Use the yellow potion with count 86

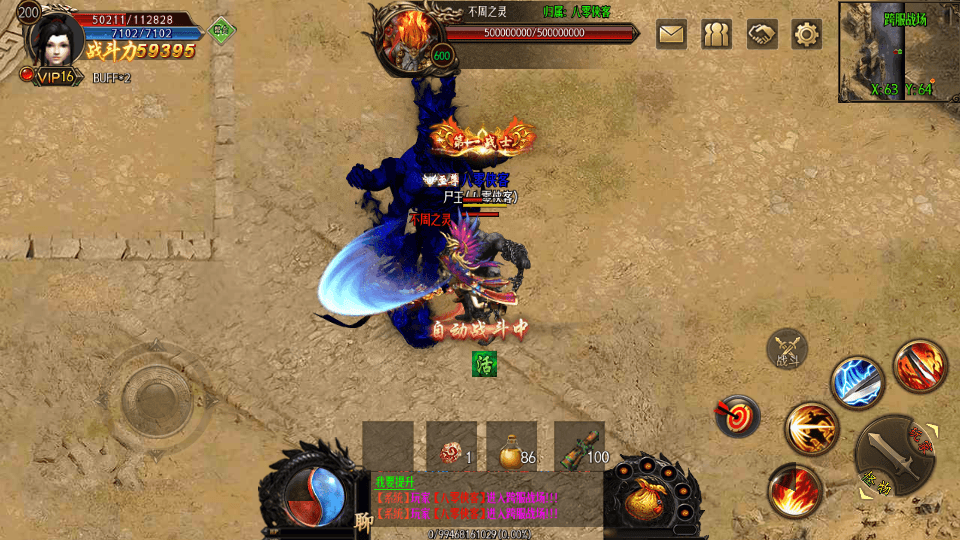512,447
